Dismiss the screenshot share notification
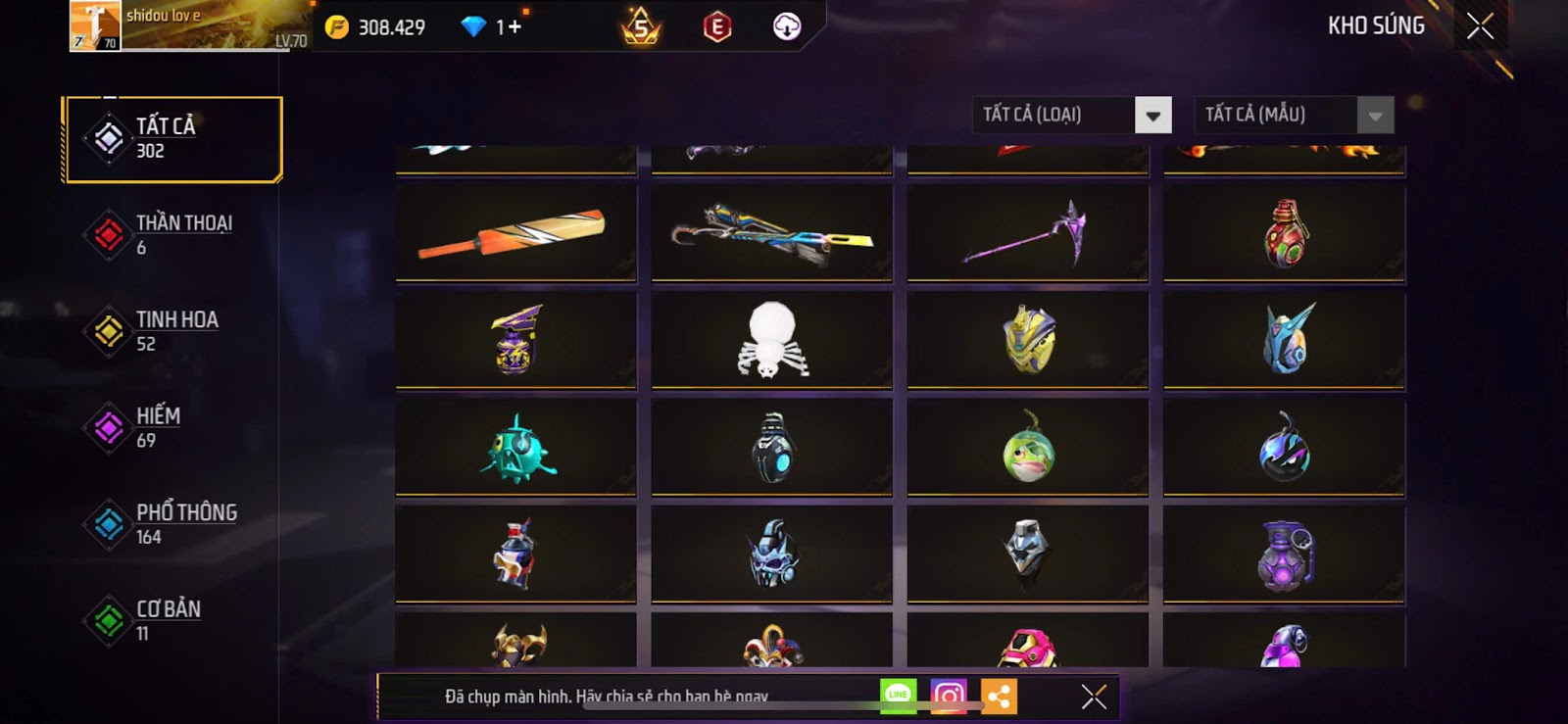 tap(1094, 696)
